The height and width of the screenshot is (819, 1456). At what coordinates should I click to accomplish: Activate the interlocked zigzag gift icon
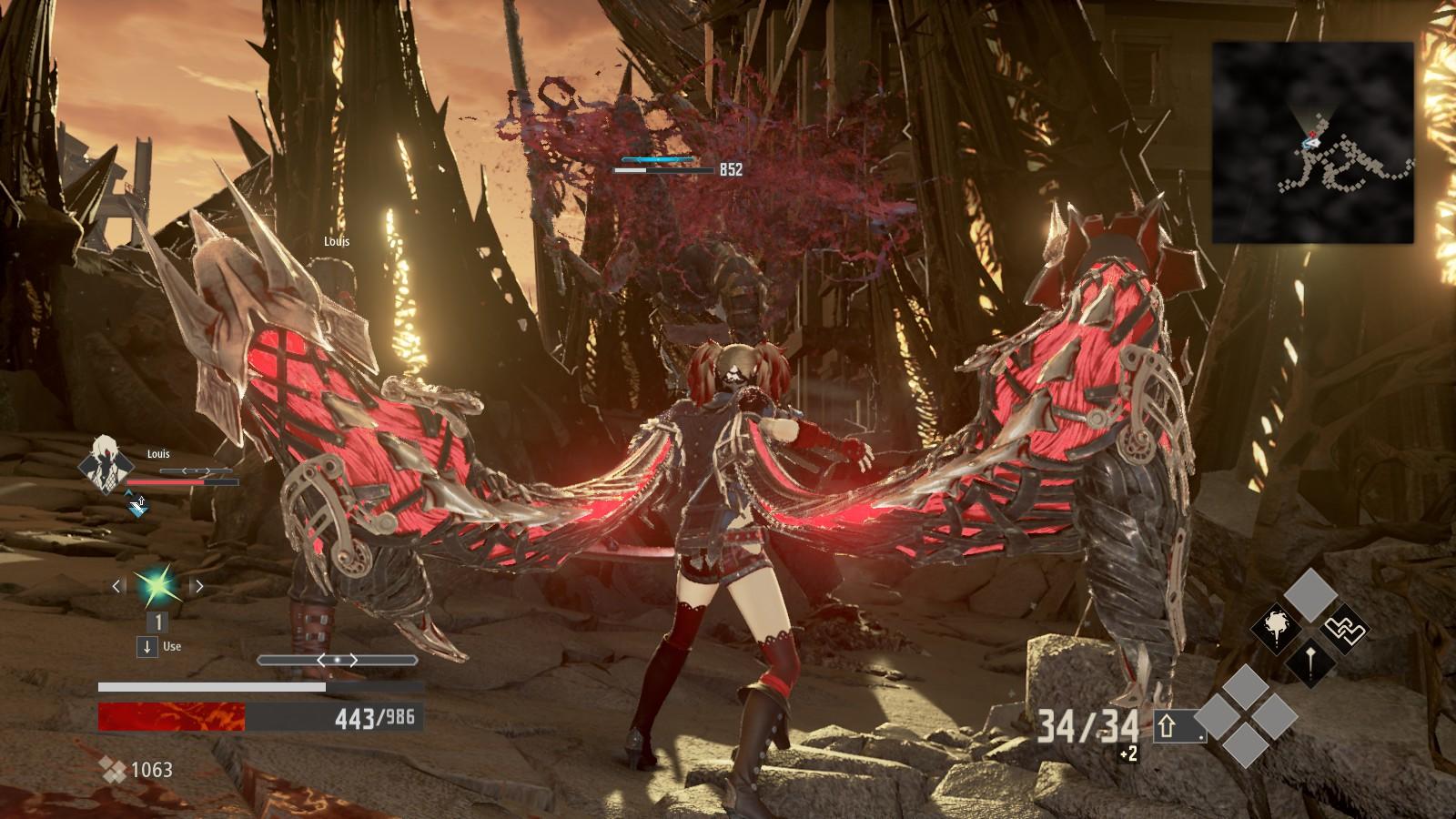[x=1344, y=629]
